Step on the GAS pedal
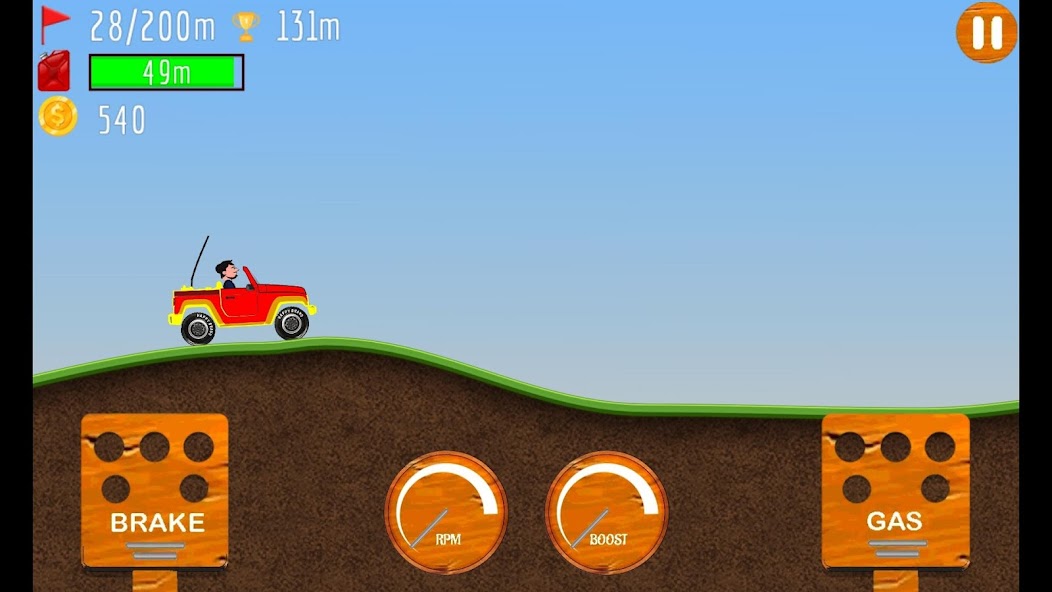The image size is (1052, 592). point(895,491)
